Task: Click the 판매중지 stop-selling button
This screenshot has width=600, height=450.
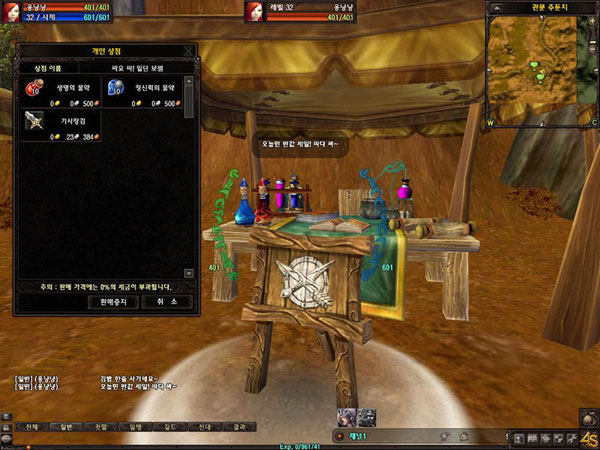Action: pyautogui.click(x=113, y=301)
